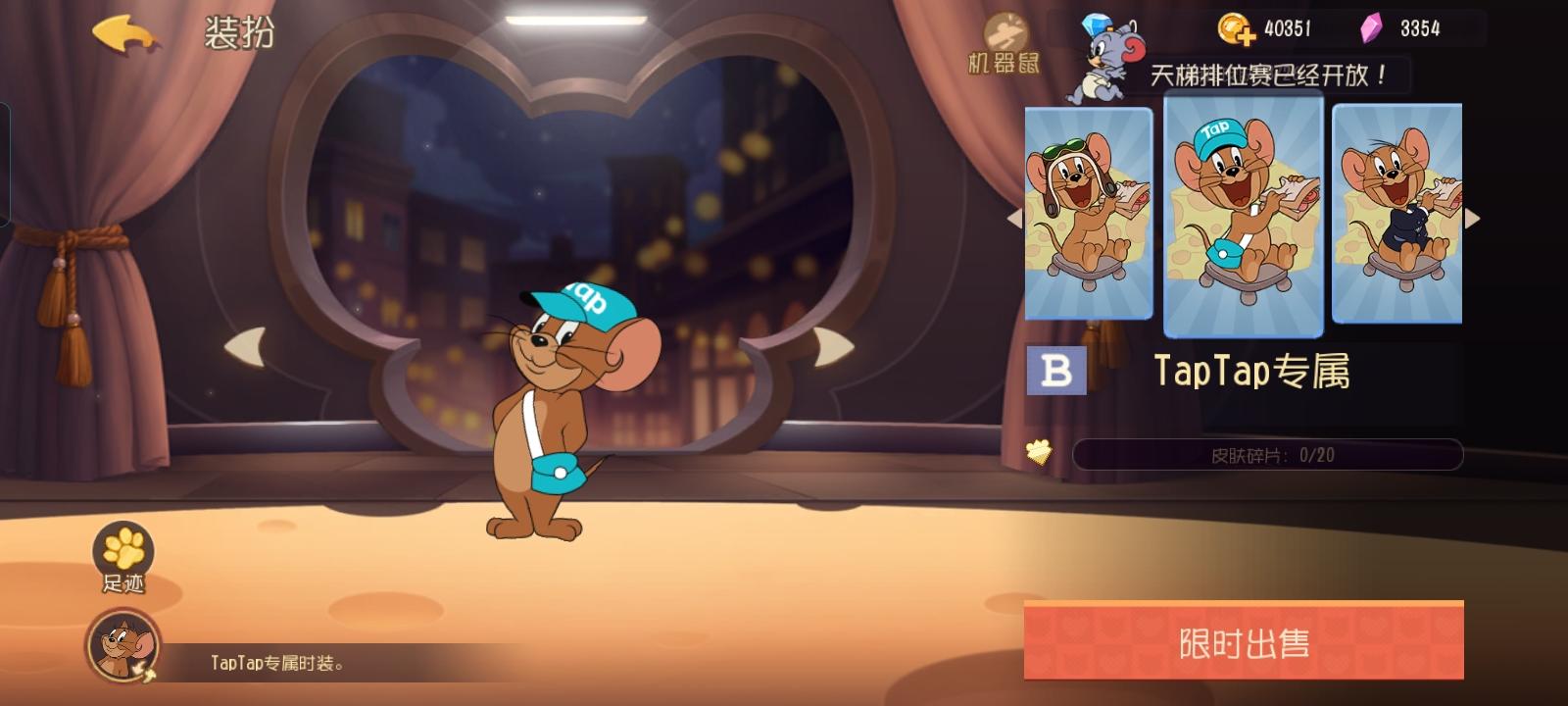
Task: Click the right arrow to browse more skins
Action: pyautogui.click(x=1474, y=218)
